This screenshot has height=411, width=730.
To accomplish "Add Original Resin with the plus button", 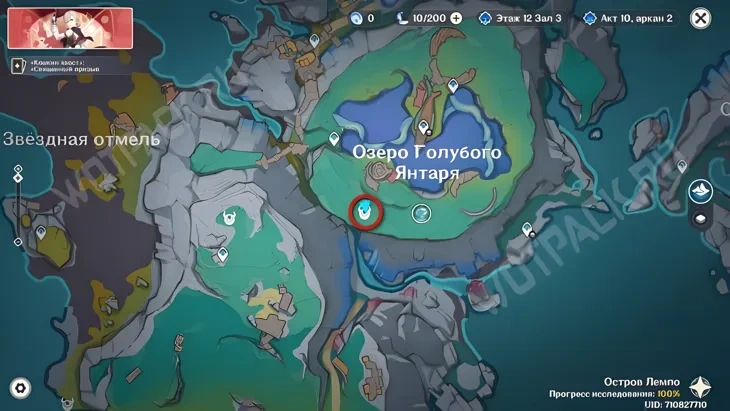I will [457, 18].
